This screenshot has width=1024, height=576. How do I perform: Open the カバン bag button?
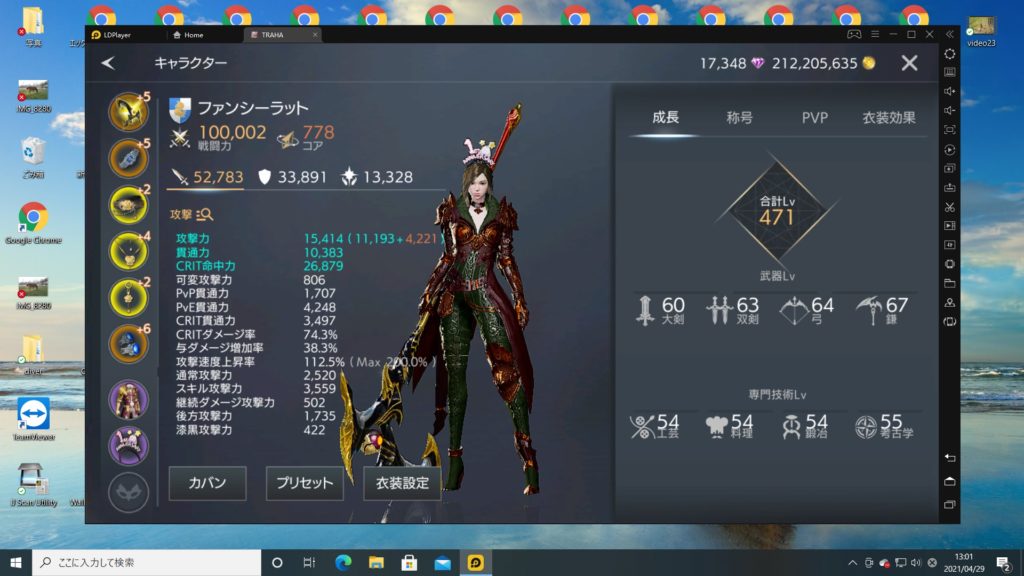tap(207, 483)
